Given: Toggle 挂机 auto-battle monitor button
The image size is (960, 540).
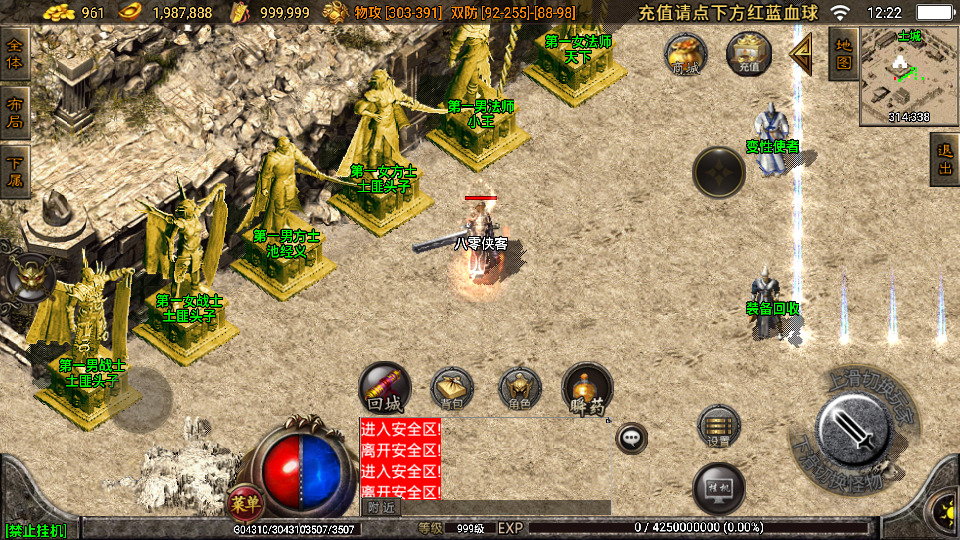Looking at the screenshot, I should 719,487.
